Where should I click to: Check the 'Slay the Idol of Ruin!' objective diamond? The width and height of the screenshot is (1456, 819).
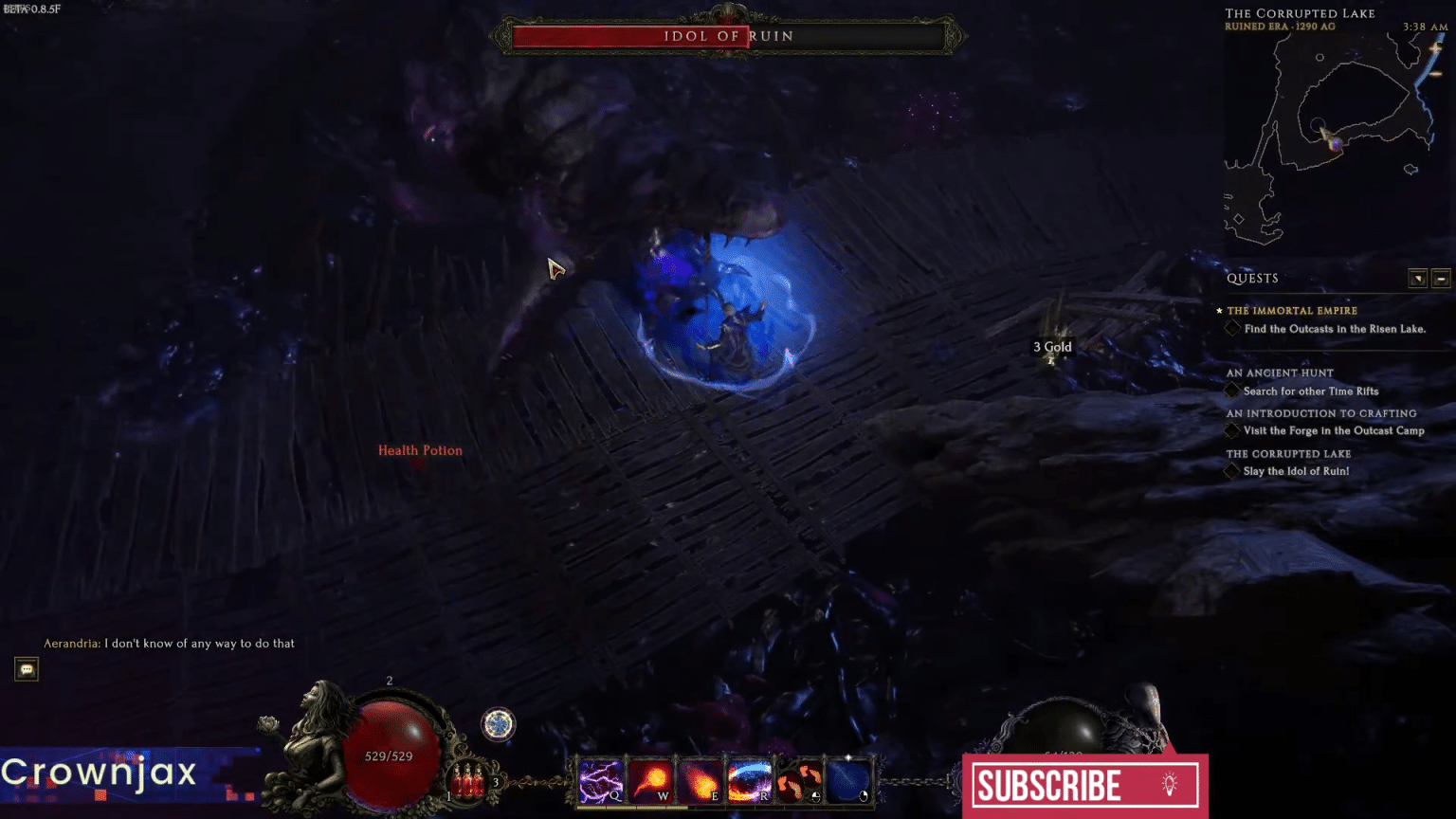point(1232,471)
